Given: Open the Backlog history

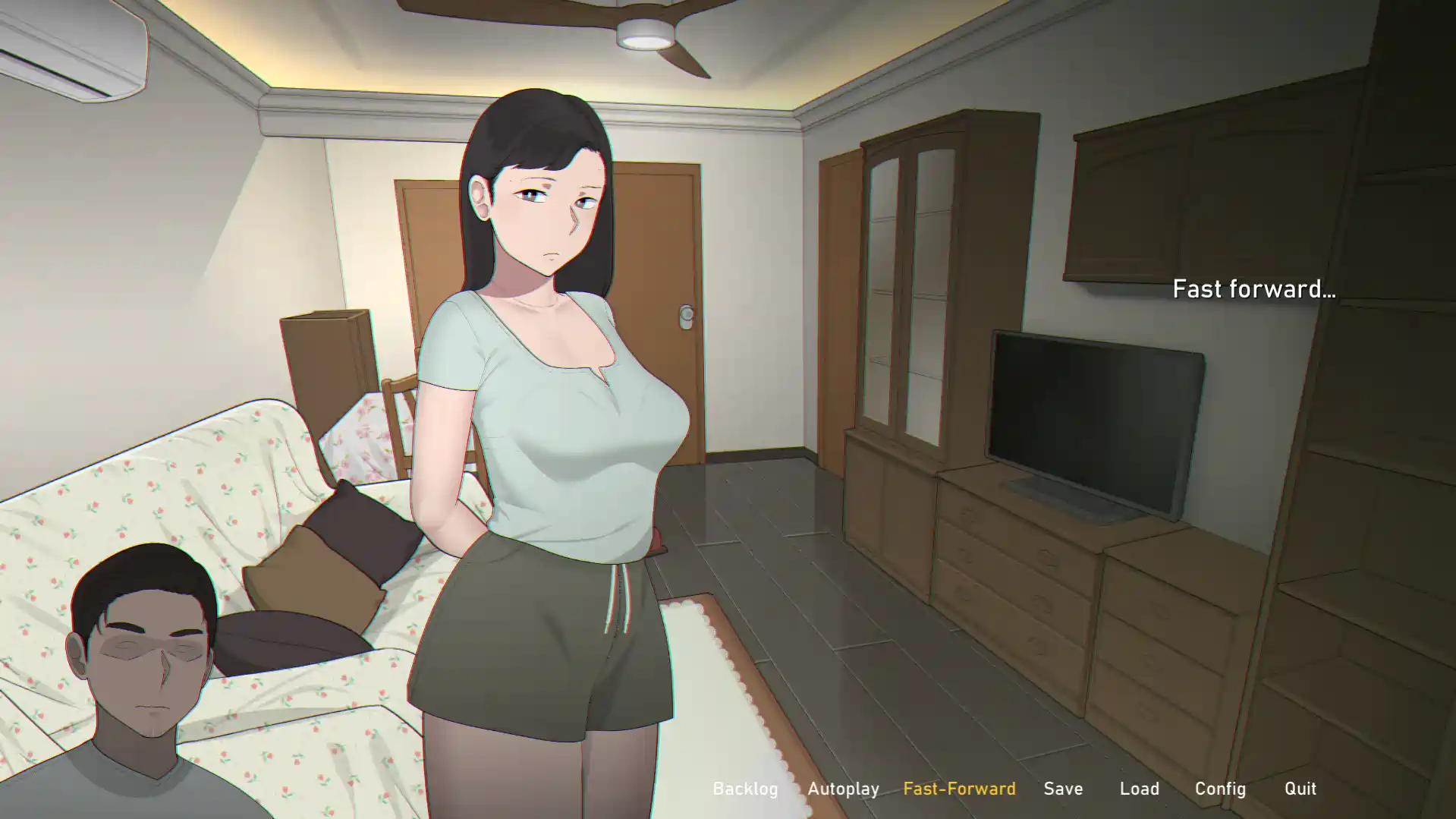Looking at the screenshot, I should click(747, 789).
